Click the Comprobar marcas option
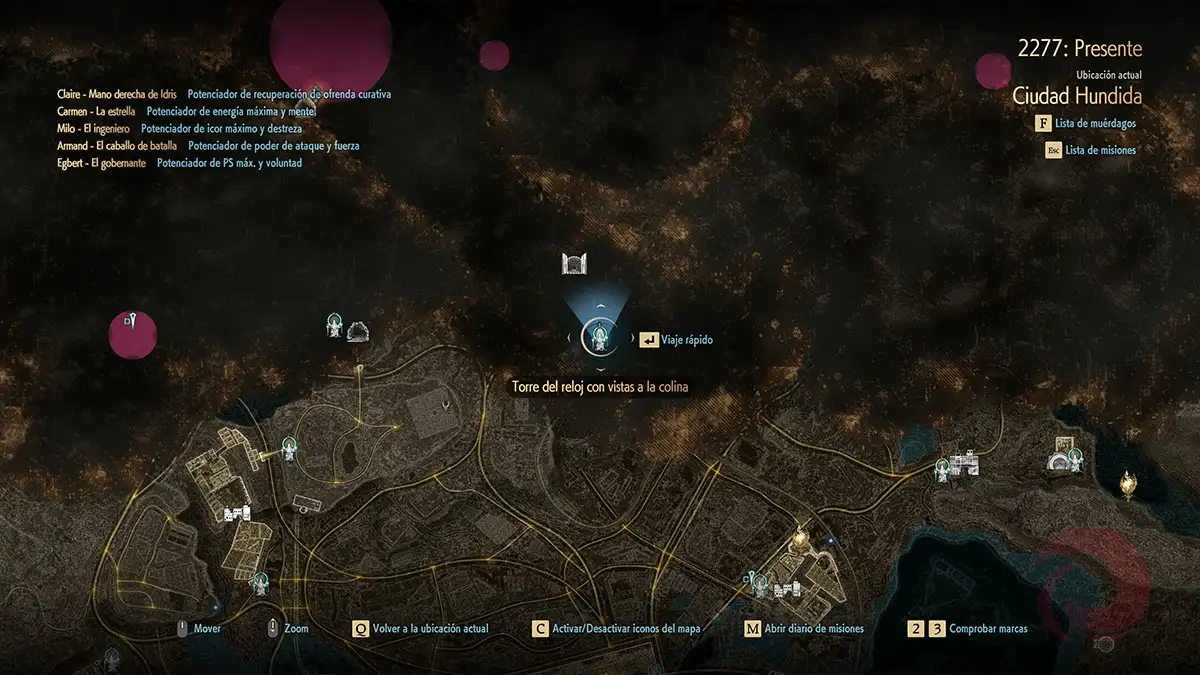The height and width of the screenshot is (675, 1200). click(x=967, y=629)
